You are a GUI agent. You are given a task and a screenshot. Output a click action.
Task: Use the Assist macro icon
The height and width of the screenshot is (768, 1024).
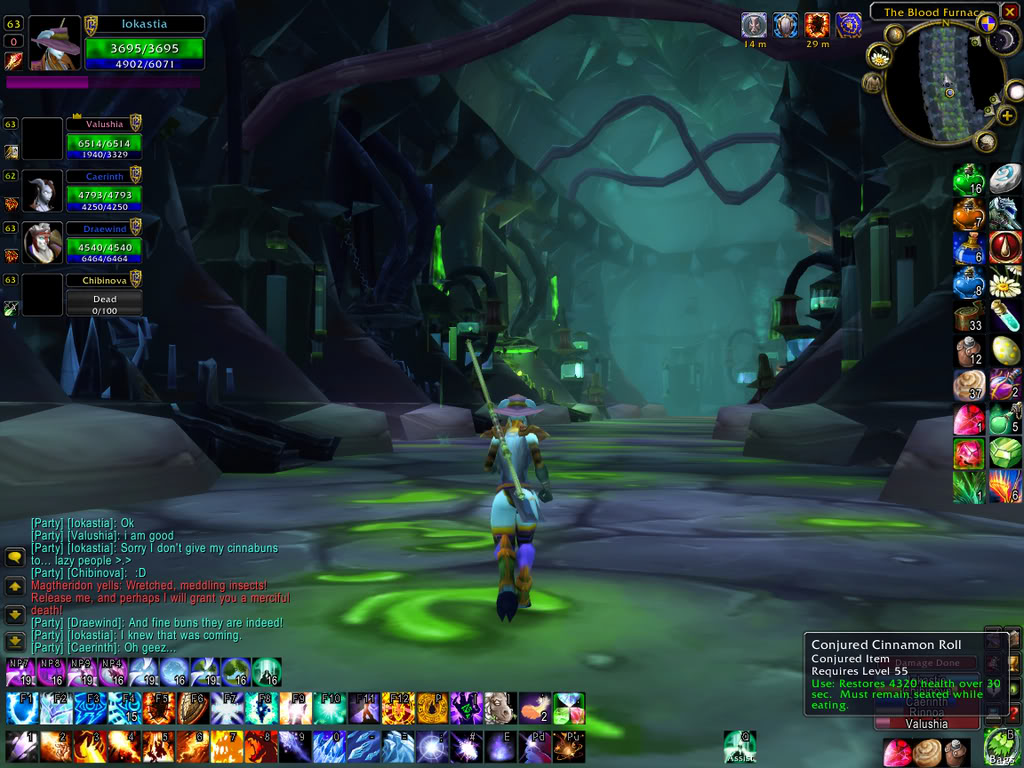pos(739,746)
